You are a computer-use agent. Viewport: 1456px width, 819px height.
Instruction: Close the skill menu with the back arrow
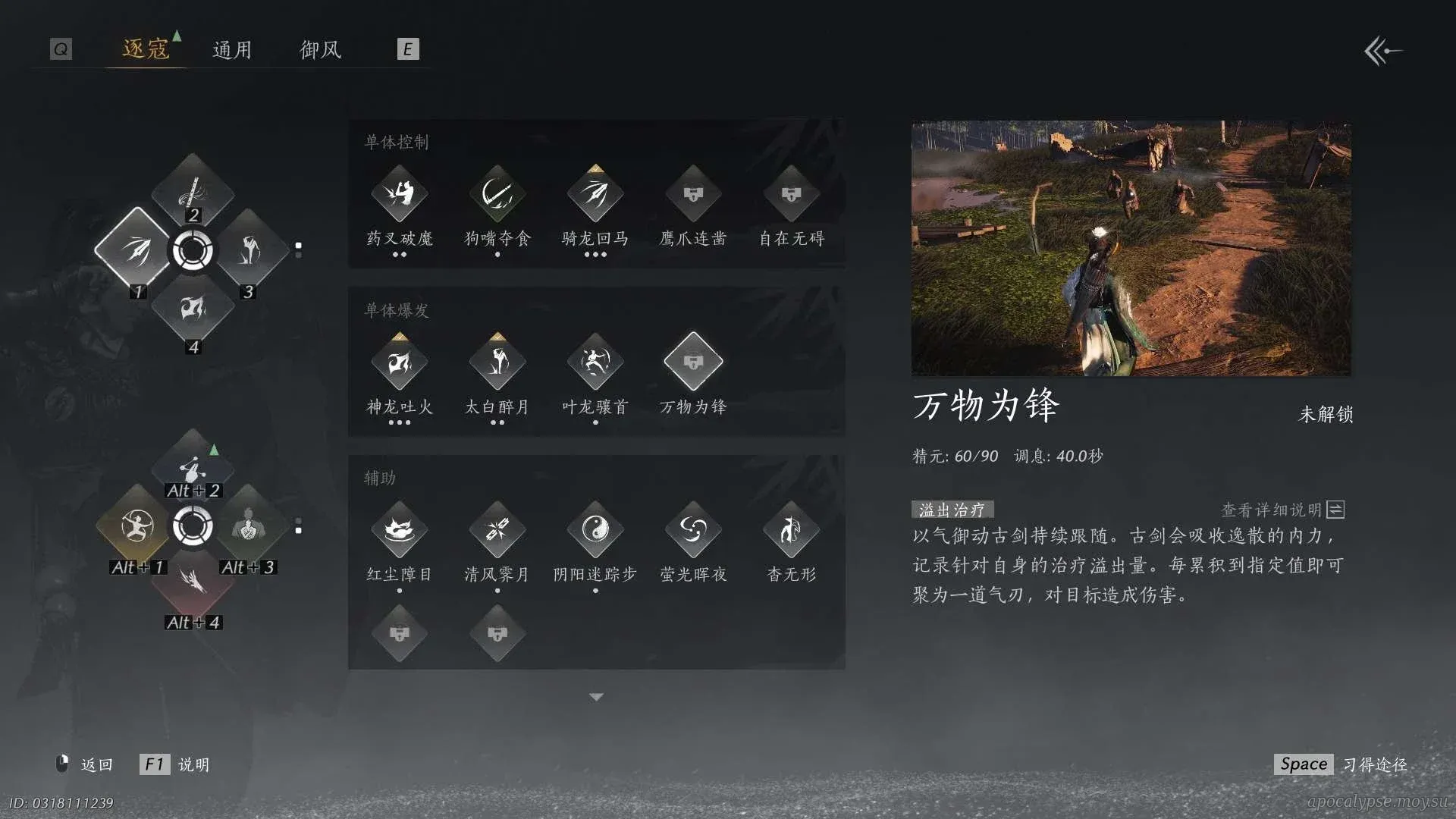click(x=1382, y=52)
